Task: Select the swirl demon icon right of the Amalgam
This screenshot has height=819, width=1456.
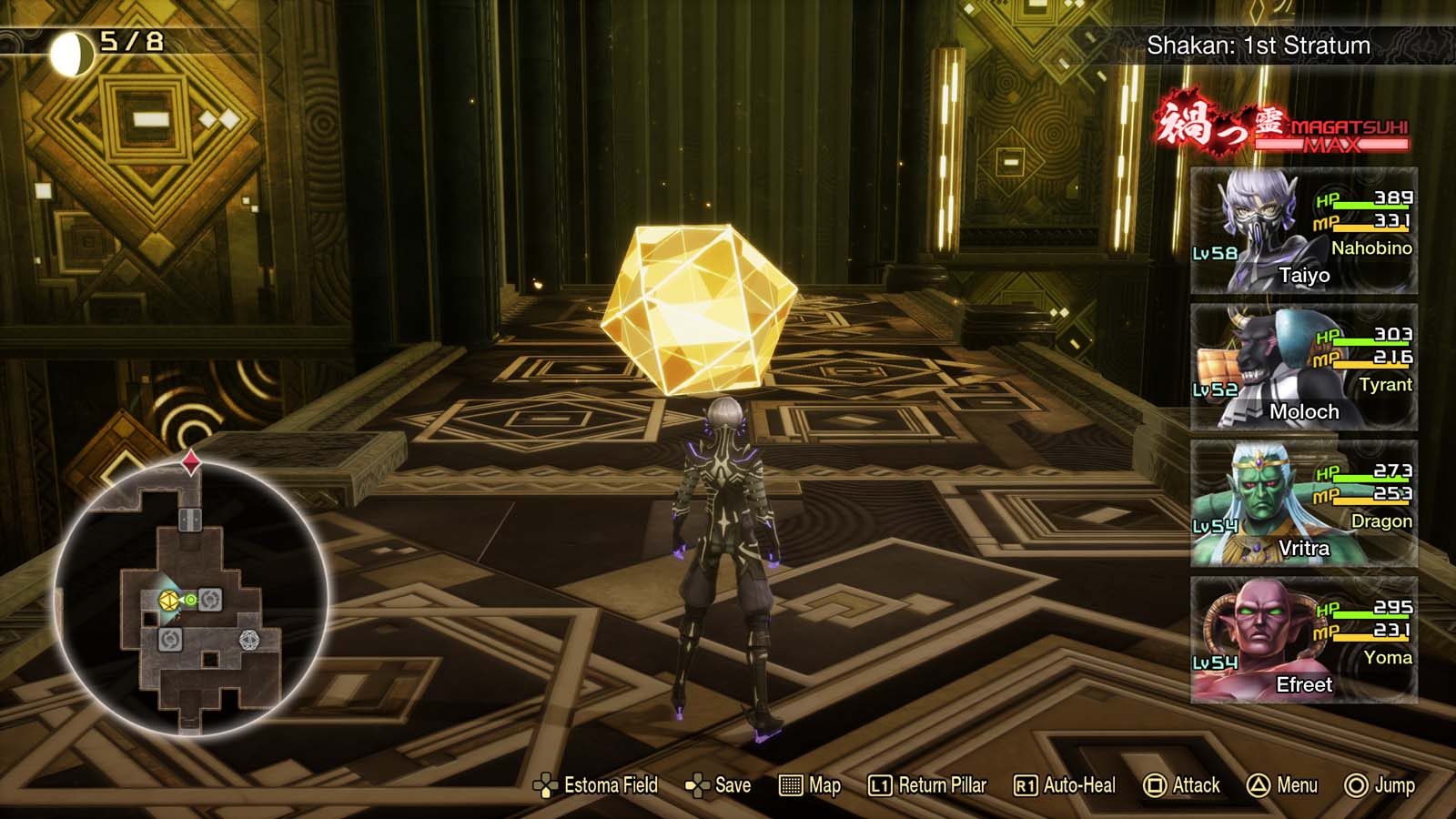Action: coord(209,600)
